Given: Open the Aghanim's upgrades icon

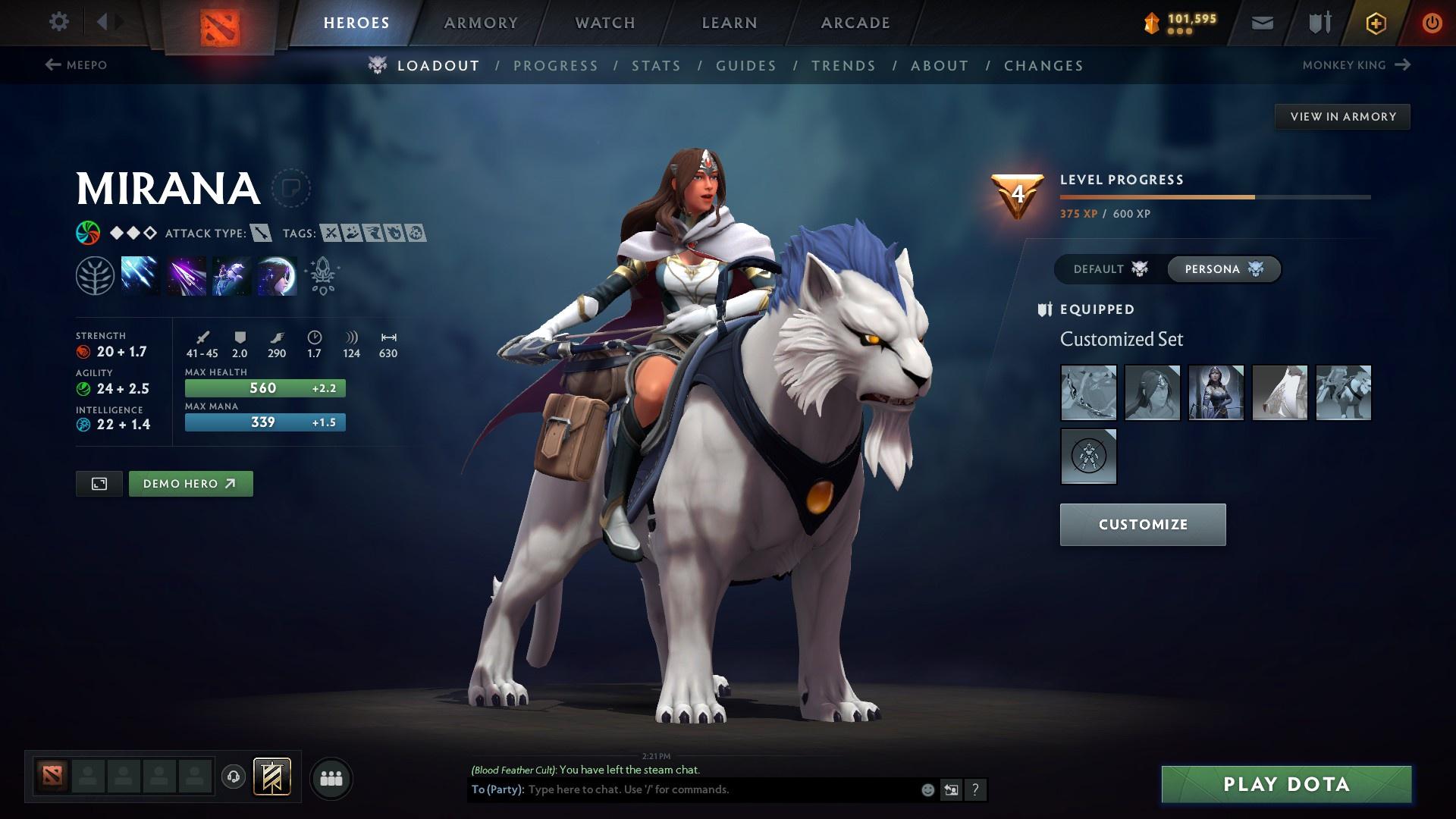Looking at the screenshot, I should click(322, 275).
